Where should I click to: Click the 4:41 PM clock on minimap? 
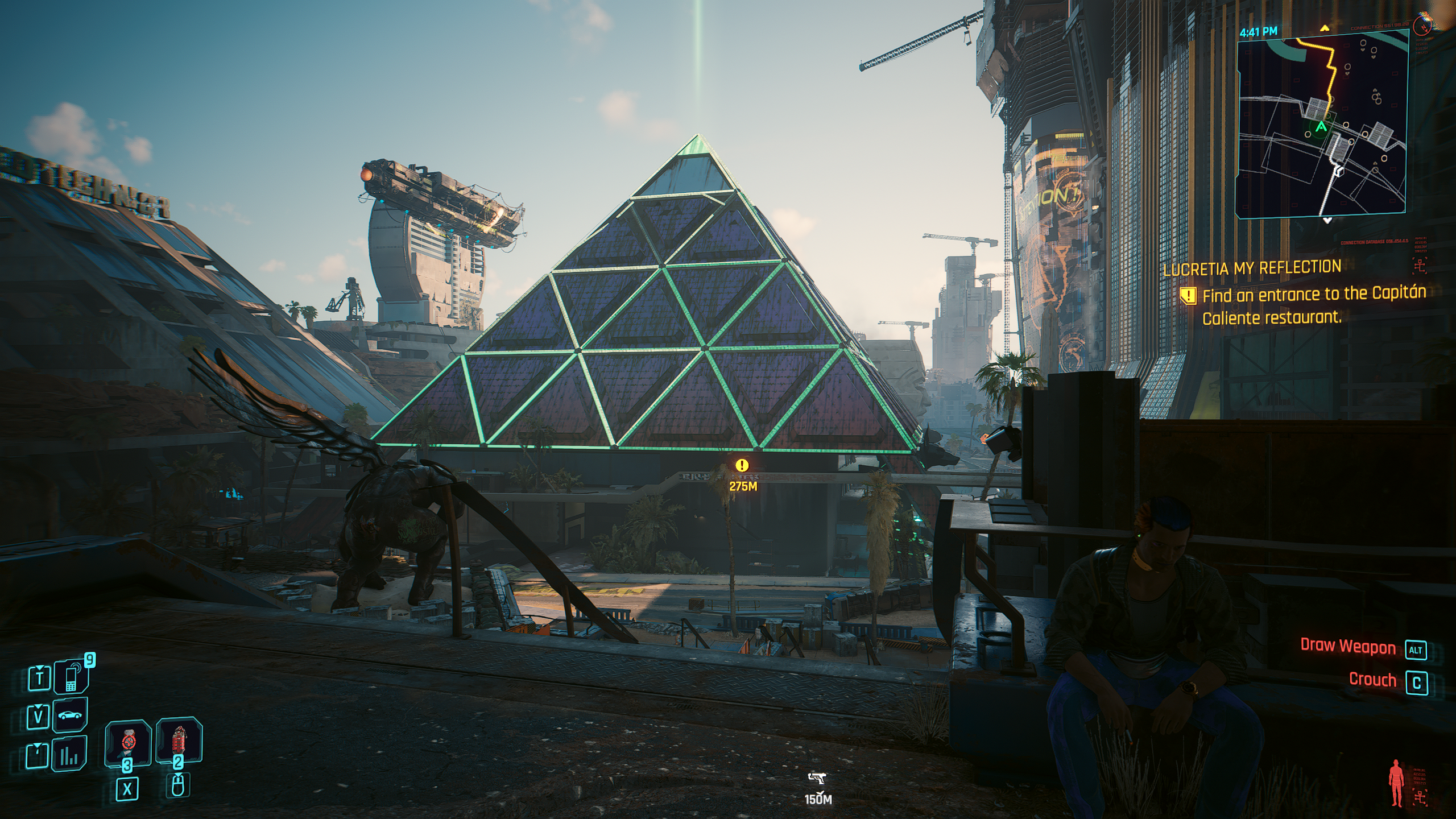1258,32
